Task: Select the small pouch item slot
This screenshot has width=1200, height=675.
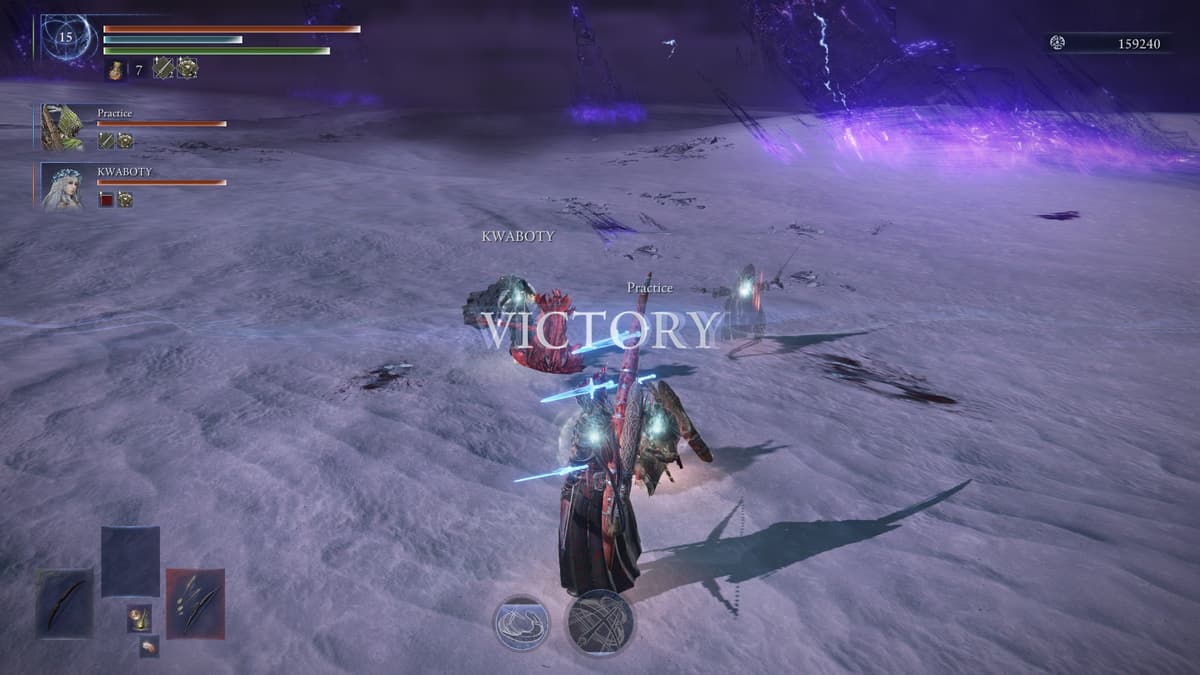Action: coord(149,646)
